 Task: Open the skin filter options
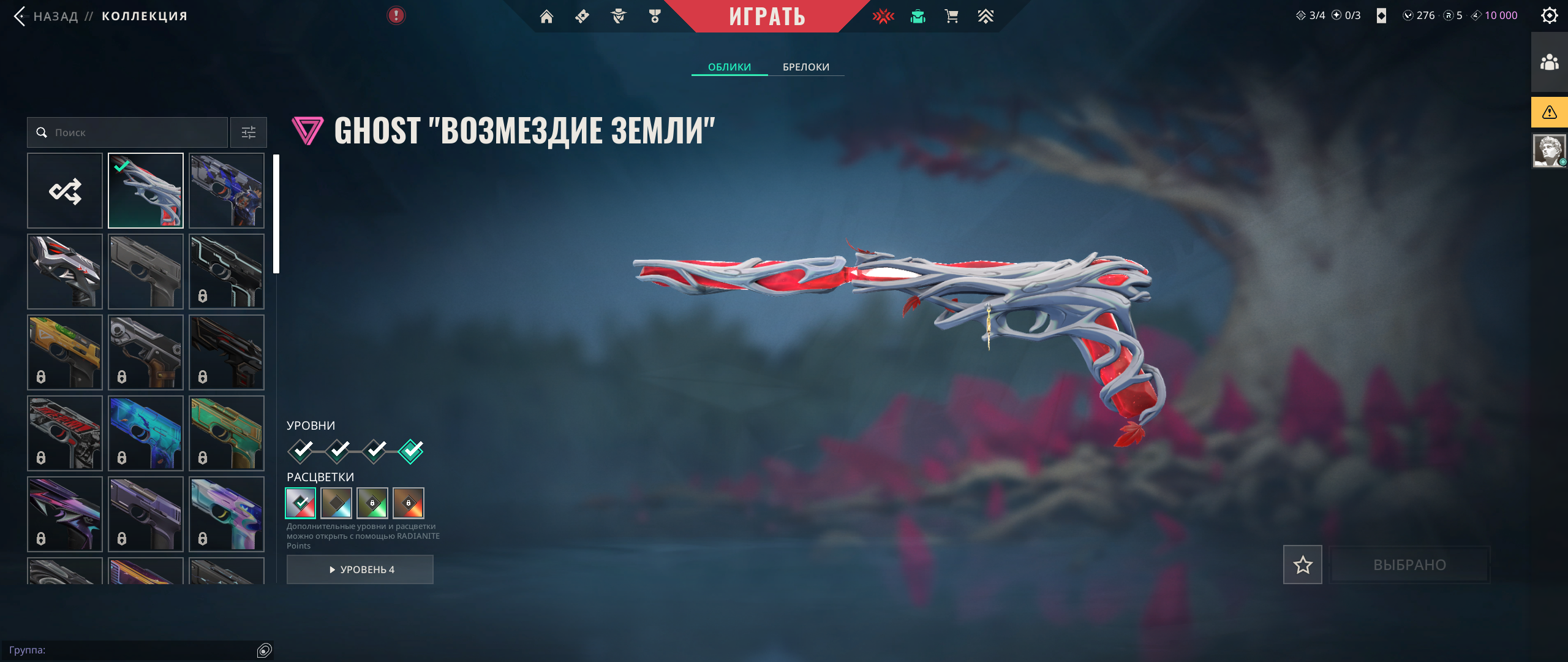[x=249, y=132]
